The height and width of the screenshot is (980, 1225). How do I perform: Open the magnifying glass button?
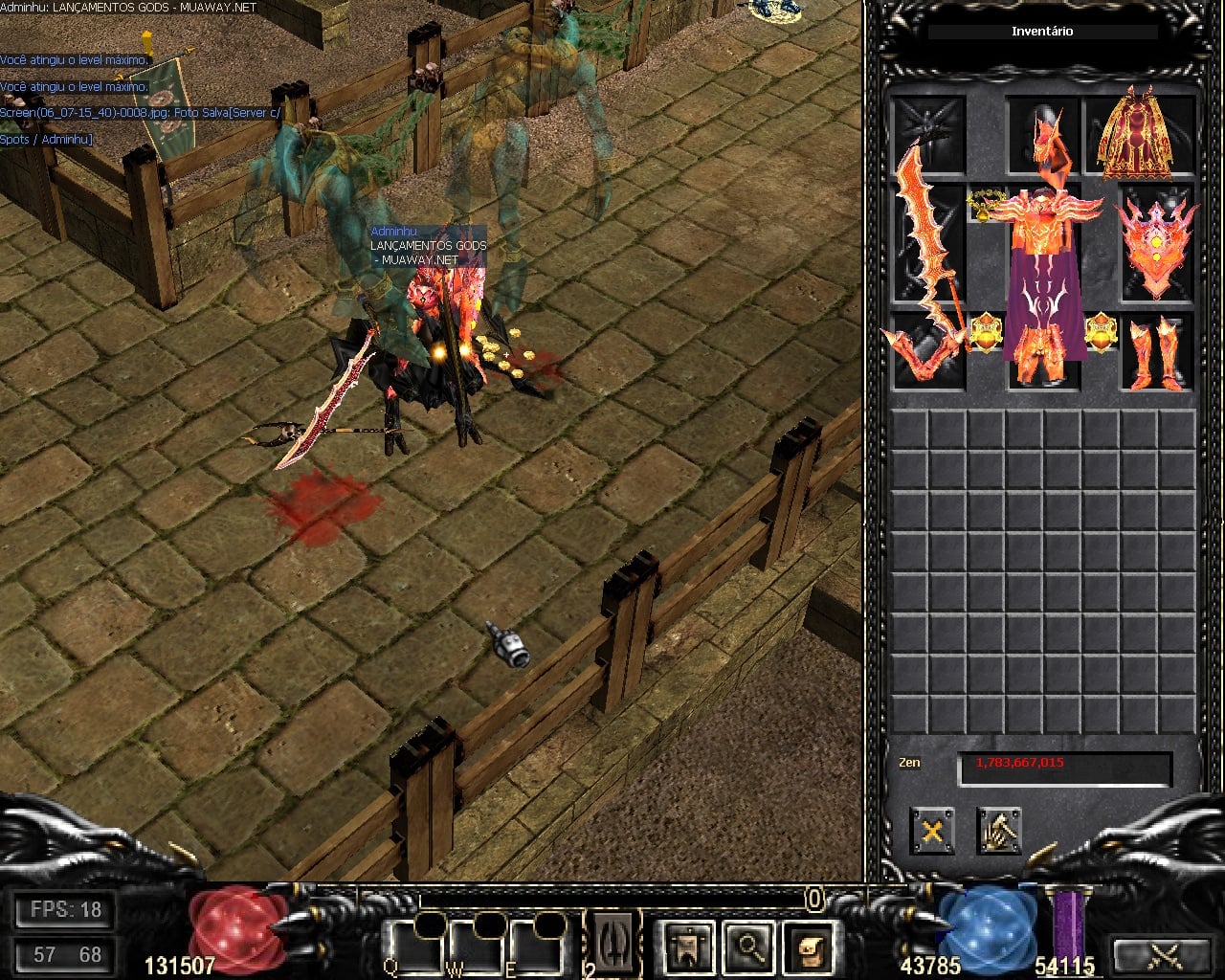pos(748,947)
